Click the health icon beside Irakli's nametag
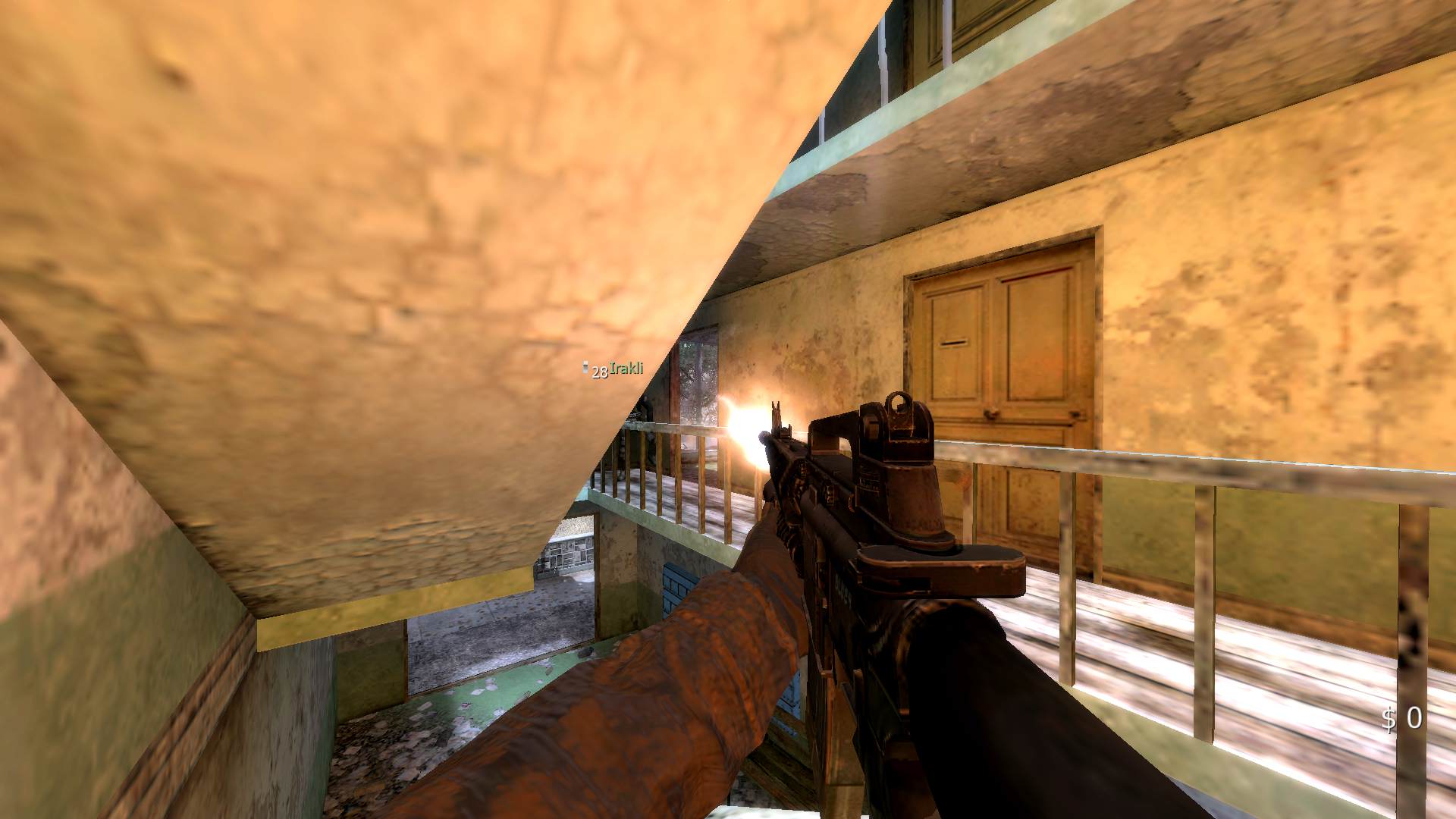Viewport: 1456px width, 819px height. point(585,368)
